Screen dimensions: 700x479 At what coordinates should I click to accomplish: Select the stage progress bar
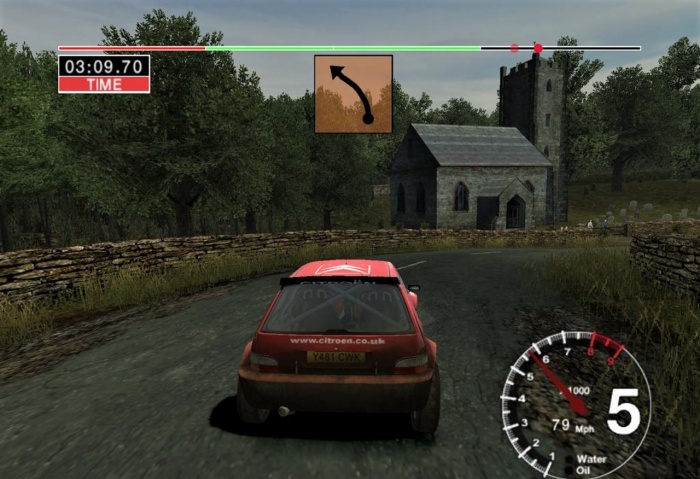point(349,48)
